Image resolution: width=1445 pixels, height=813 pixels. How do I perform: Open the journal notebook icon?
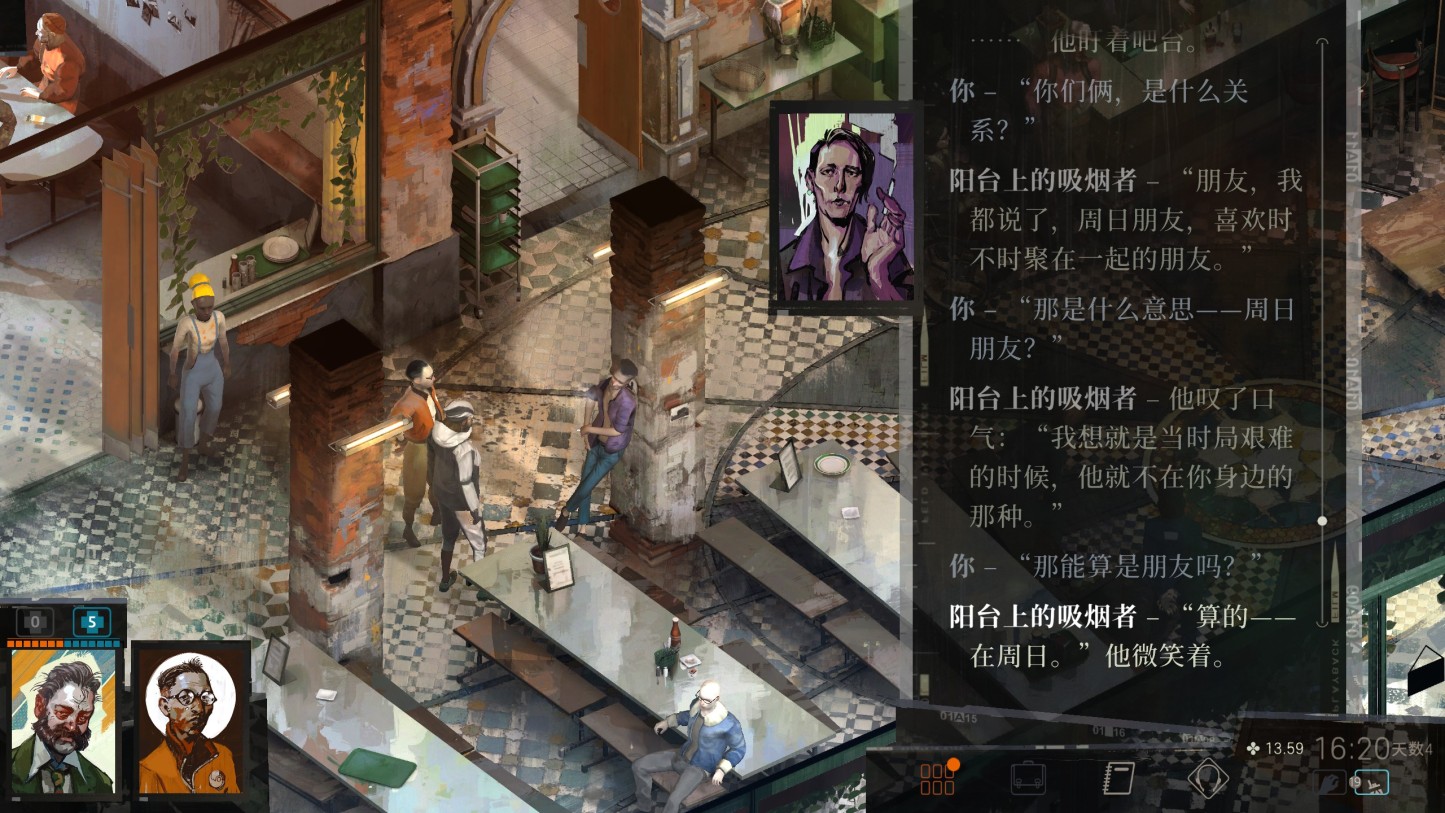1118,778
